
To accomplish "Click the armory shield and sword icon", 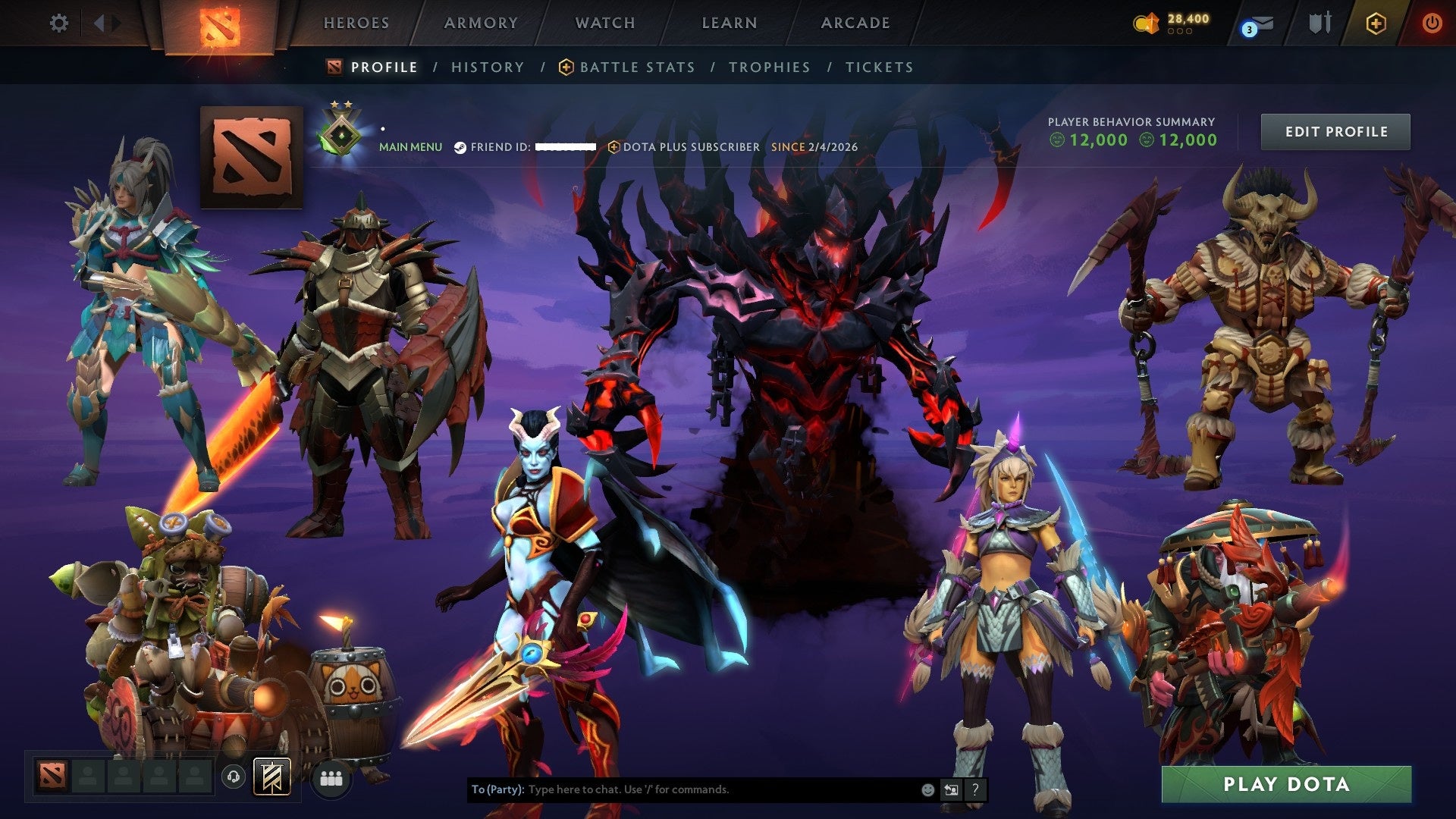I will pos(1319,23).
